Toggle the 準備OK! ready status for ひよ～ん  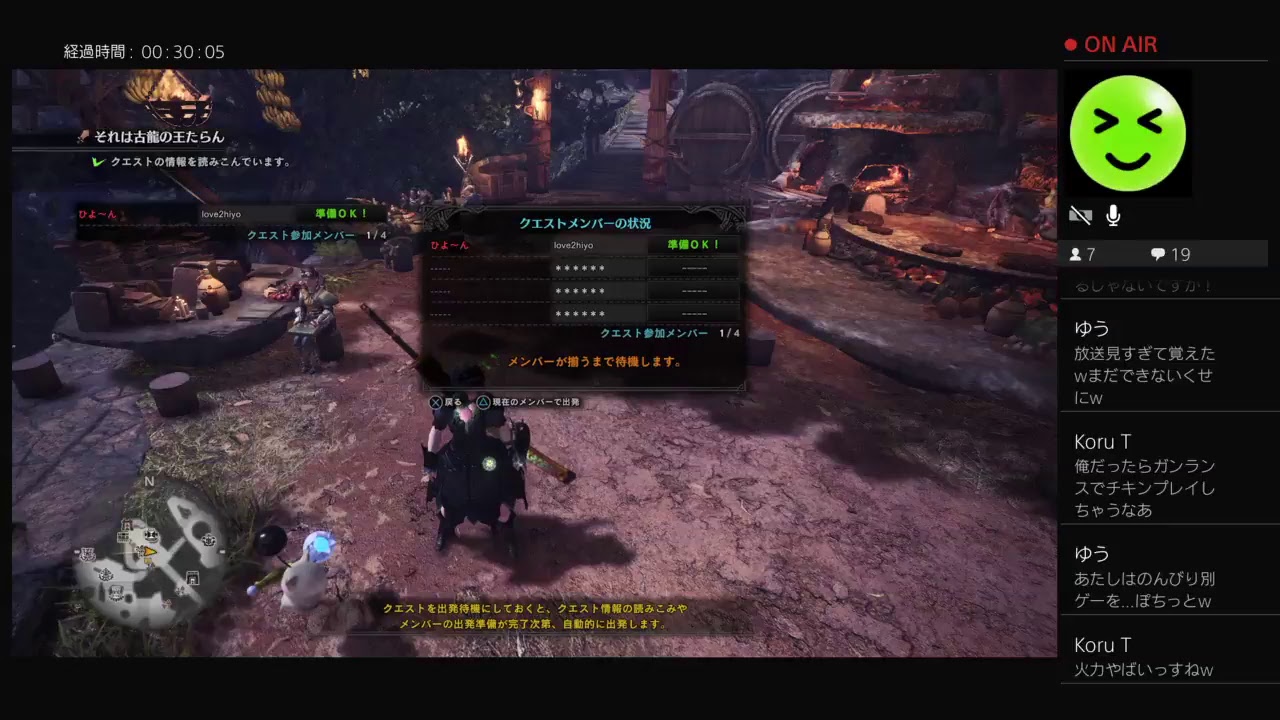tap(693, 244)
